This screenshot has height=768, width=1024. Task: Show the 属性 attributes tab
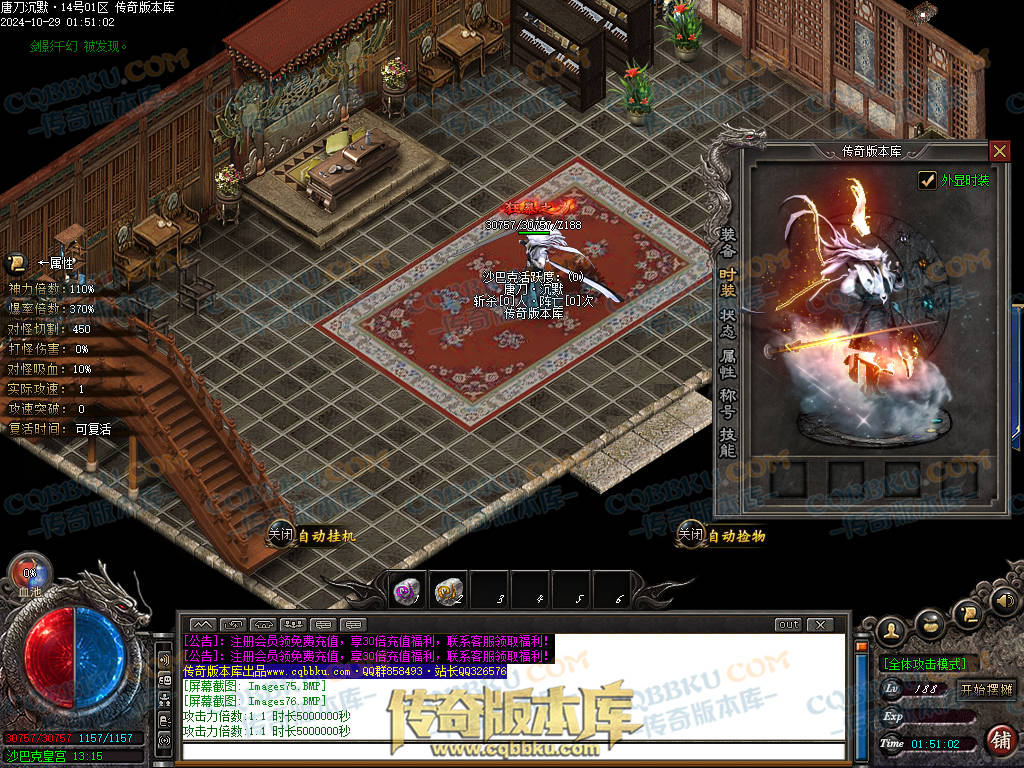[x=728, y=363]
